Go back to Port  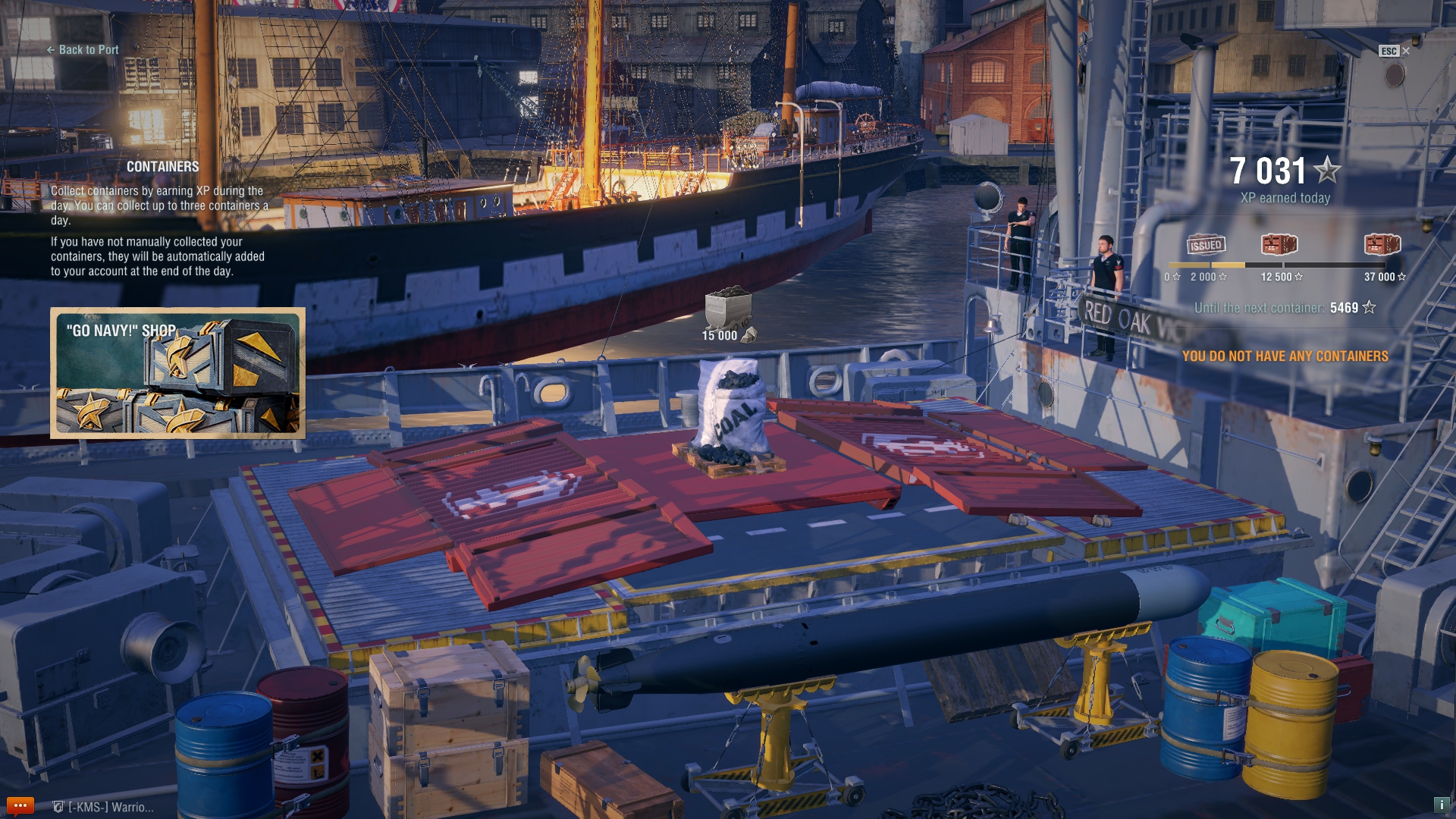[x=83, y=50]
